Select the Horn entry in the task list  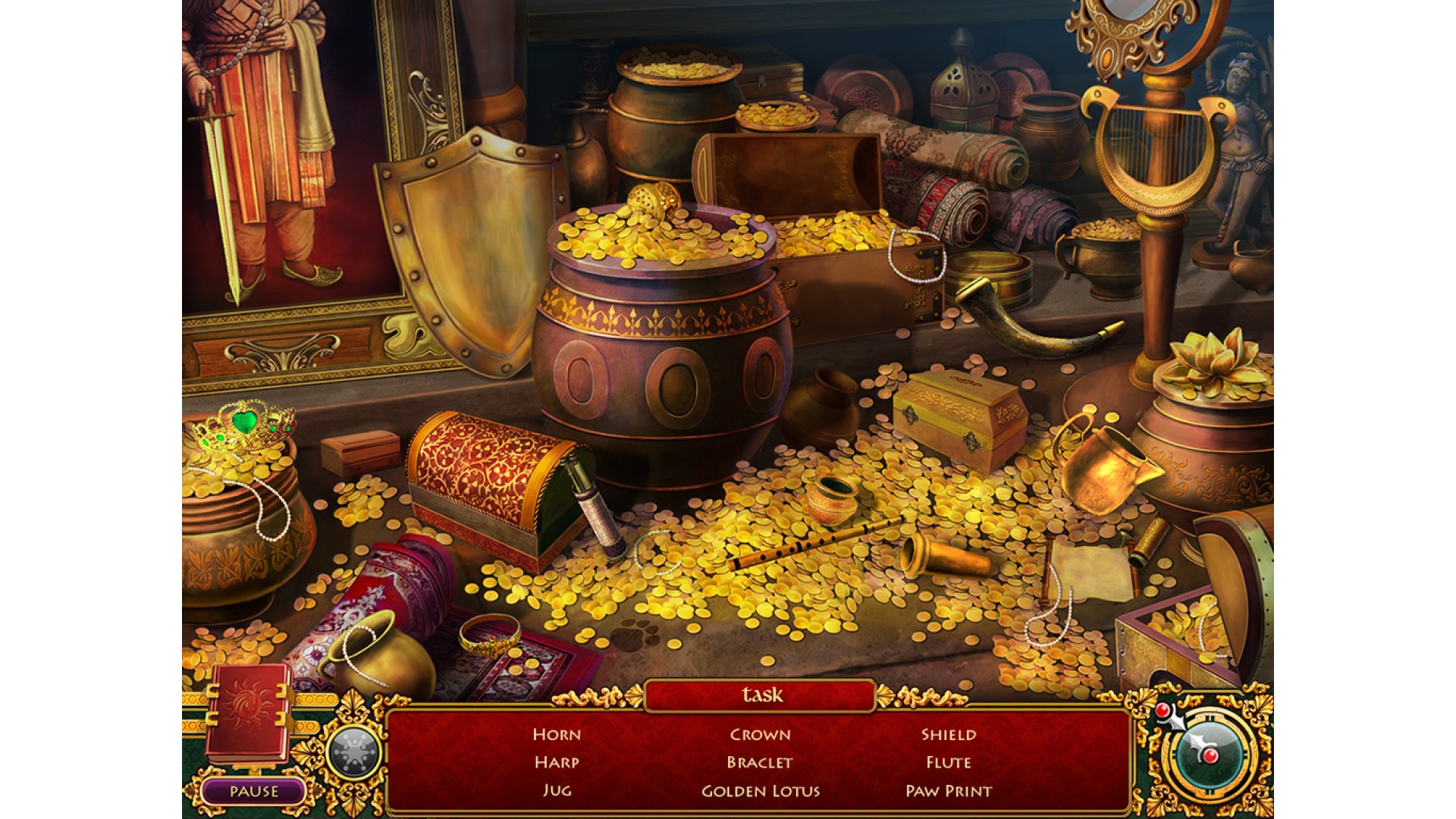click(x=557, y=734)
